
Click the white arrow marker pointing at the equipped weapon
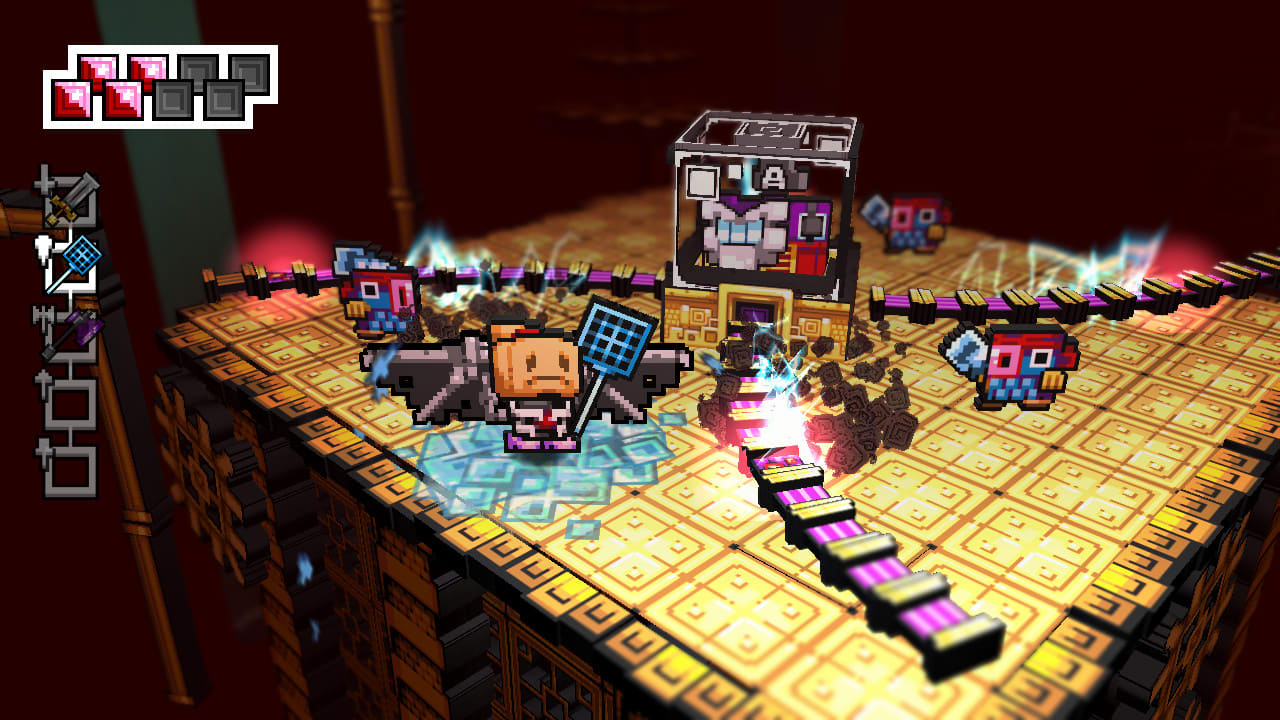click(x=44, y=248)
